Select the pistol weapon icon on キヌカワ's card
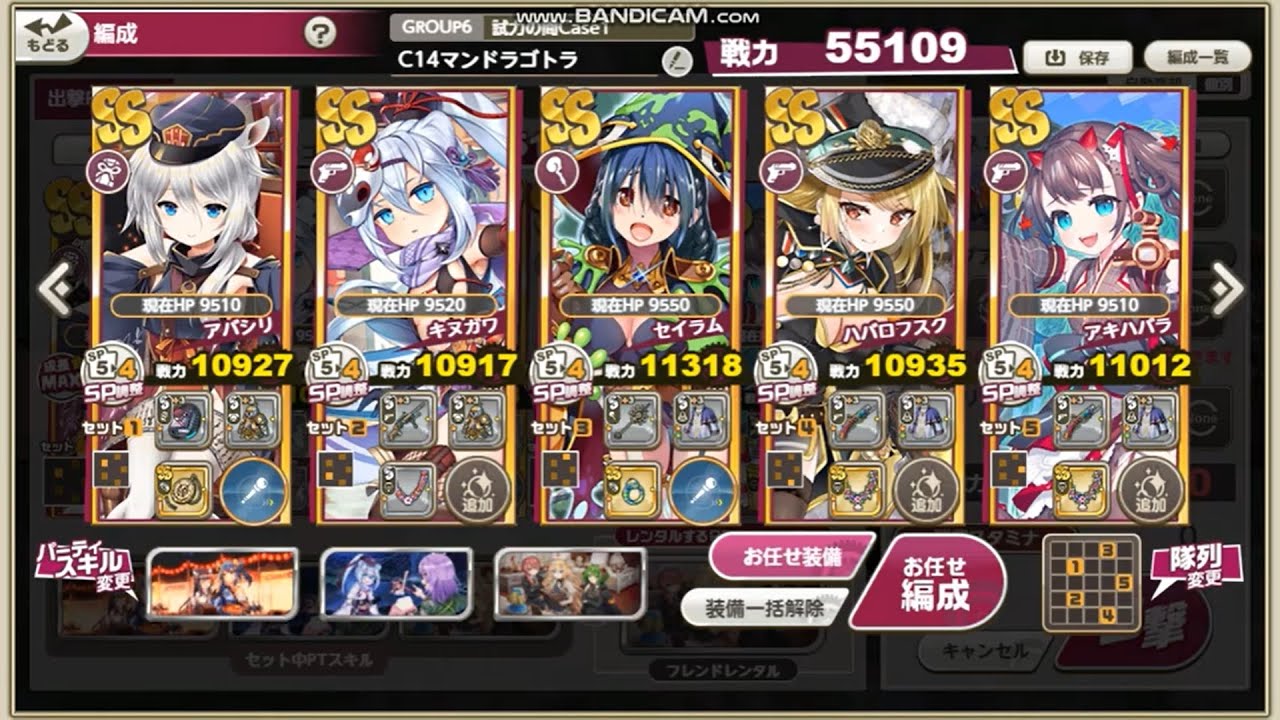The width and height of the screenshot is (1280, 720). (331, 169)
